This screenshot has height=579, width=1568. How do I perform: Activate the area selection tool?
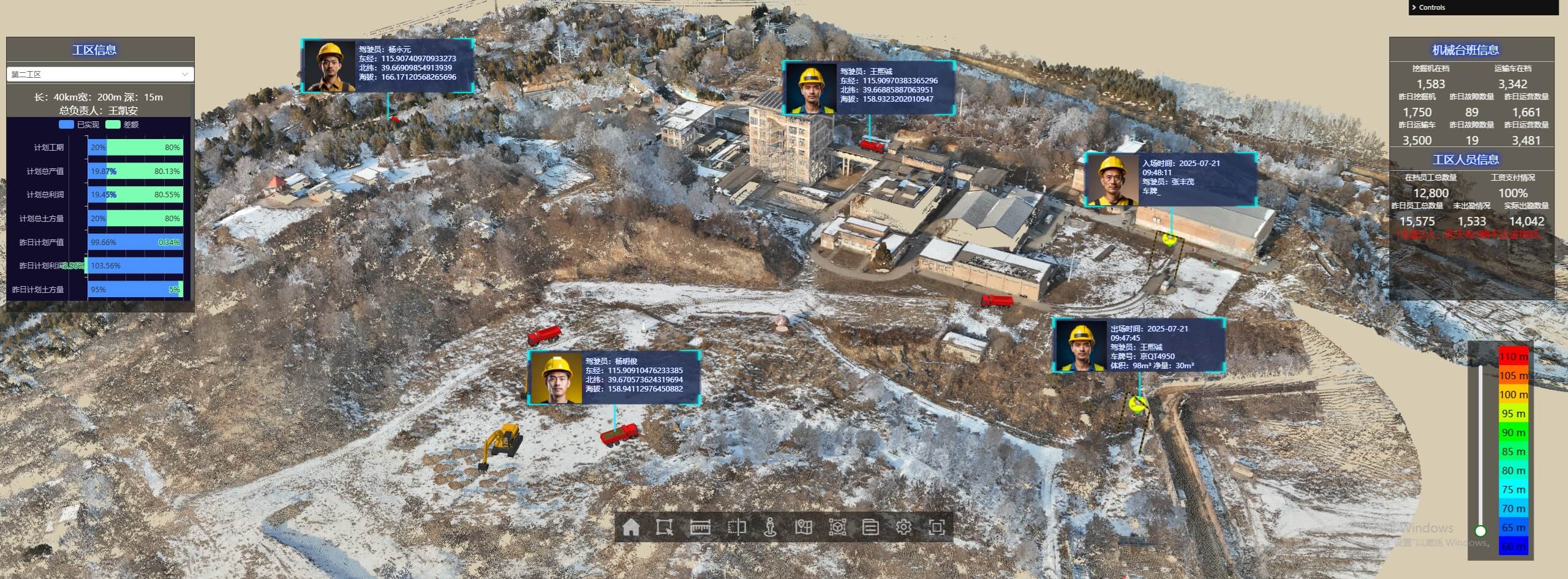click(665, 527)
